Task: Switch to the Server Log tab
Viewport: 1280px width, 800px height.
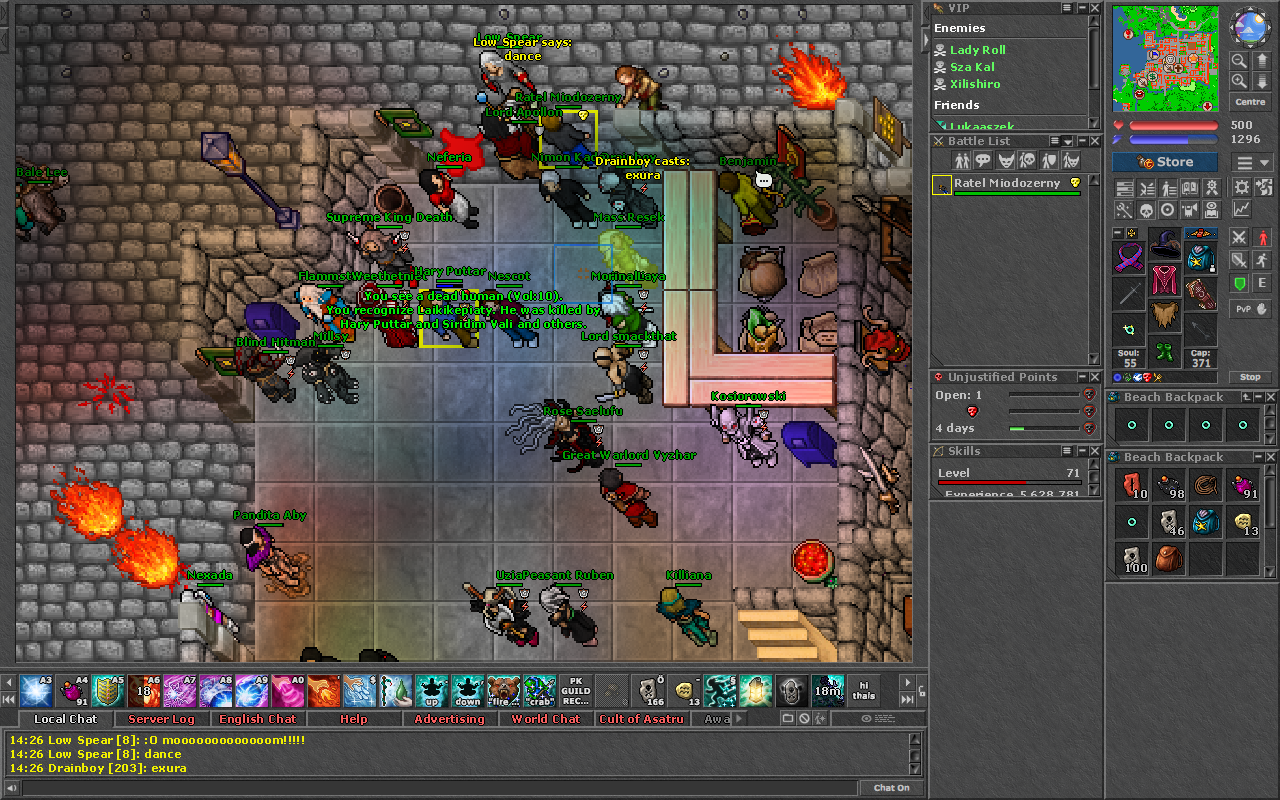Action: coord(161,719)
